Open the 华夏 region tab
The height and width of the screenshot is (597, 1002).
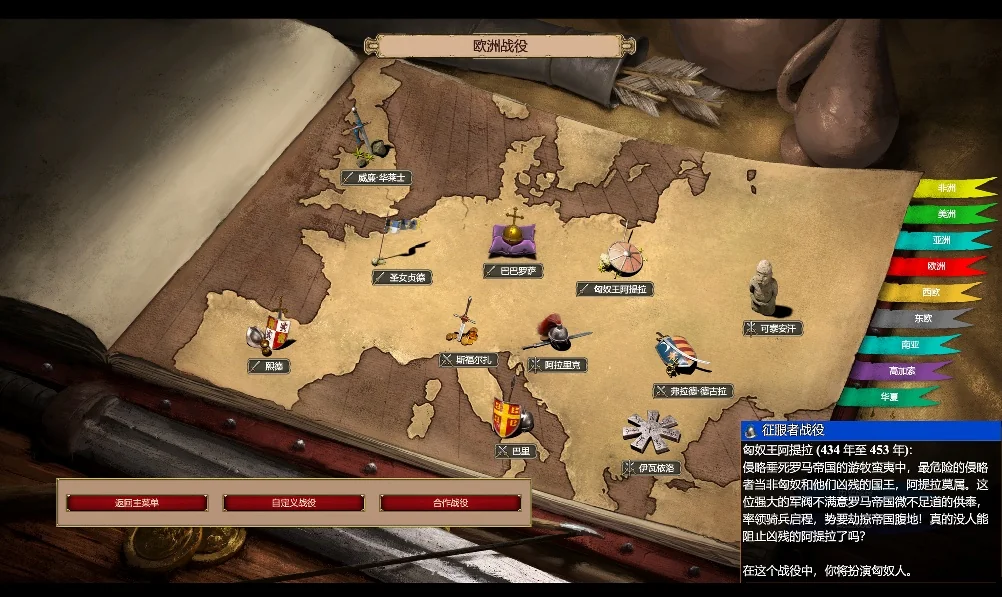[888, 396]
